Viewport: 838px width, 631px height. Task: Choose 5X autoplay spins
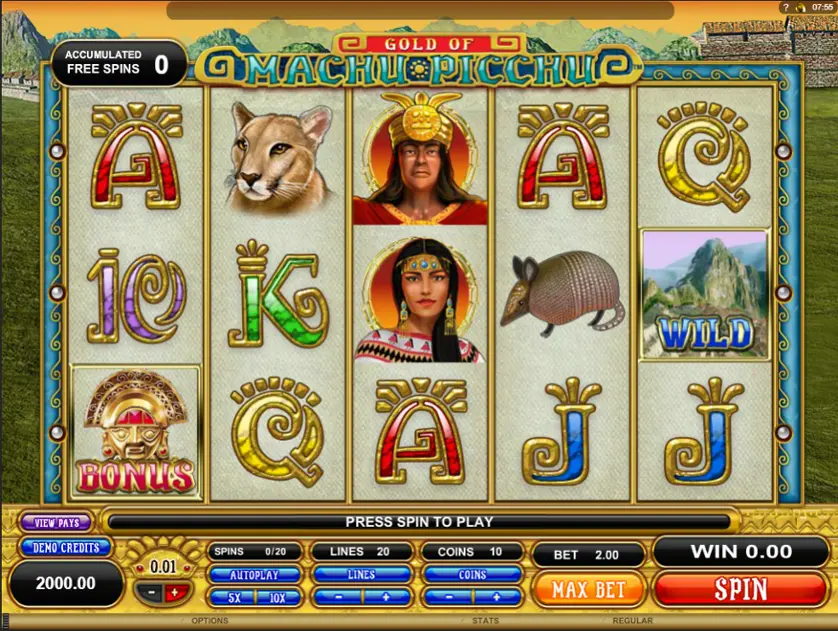(233, 597)
